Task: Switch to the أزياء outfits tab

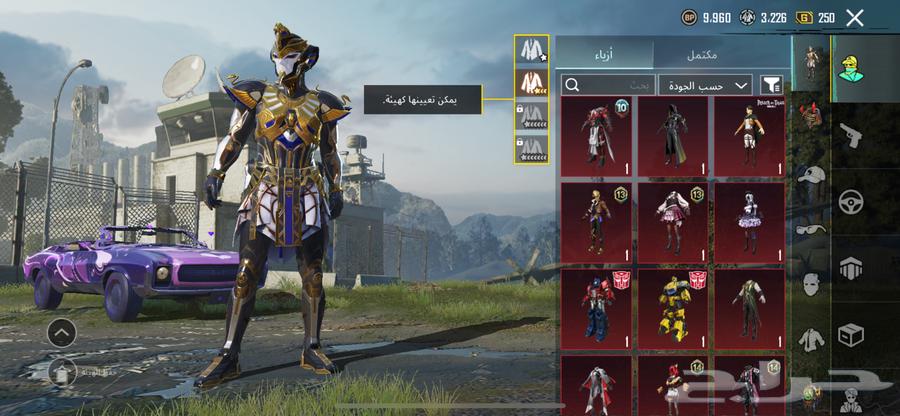Action: pyautogui.click(x=605, y=53)
